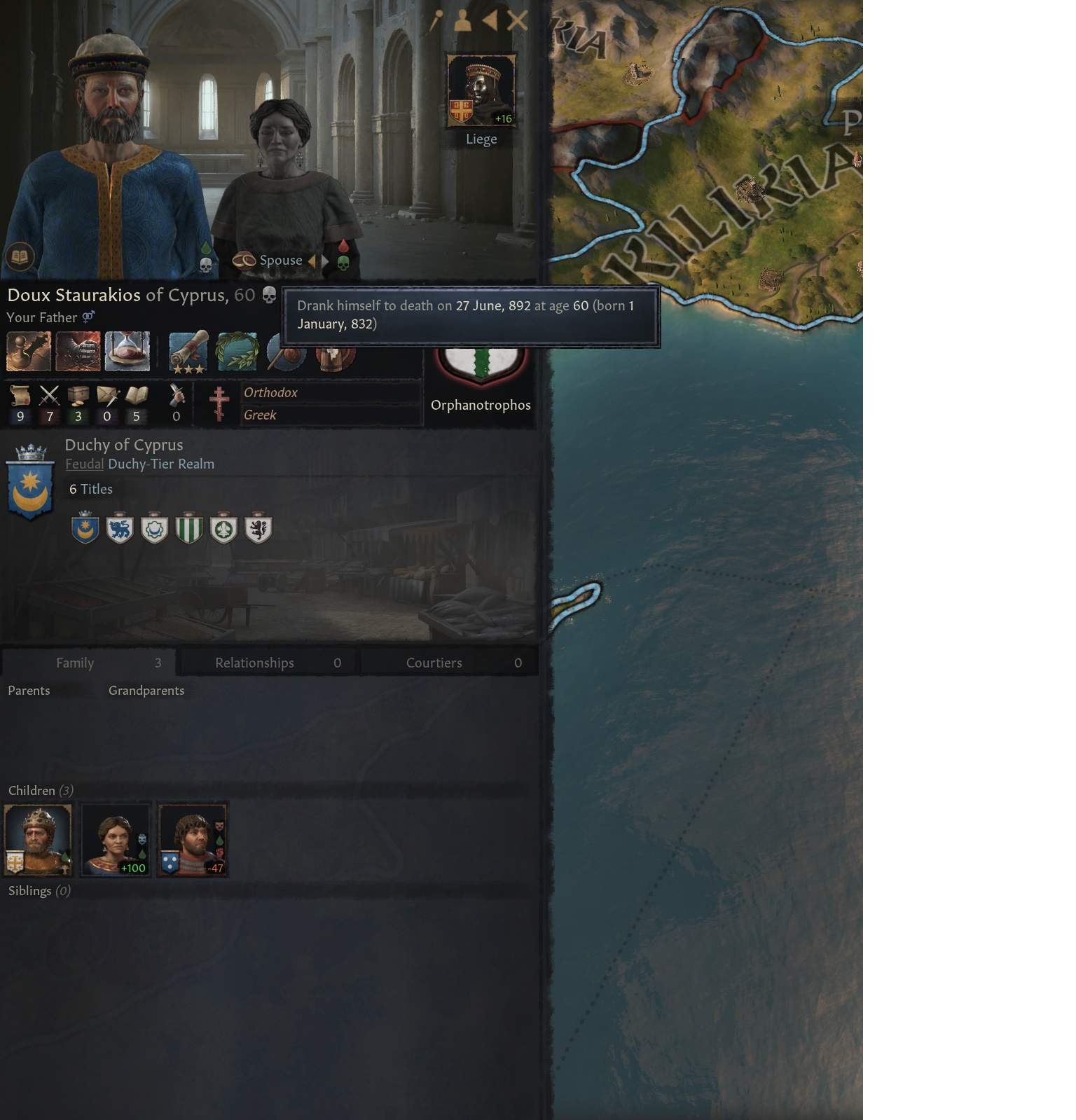Select the green-striped title shield
1076x1120 pixels.
pyautogui.click(x=189, y=530)
